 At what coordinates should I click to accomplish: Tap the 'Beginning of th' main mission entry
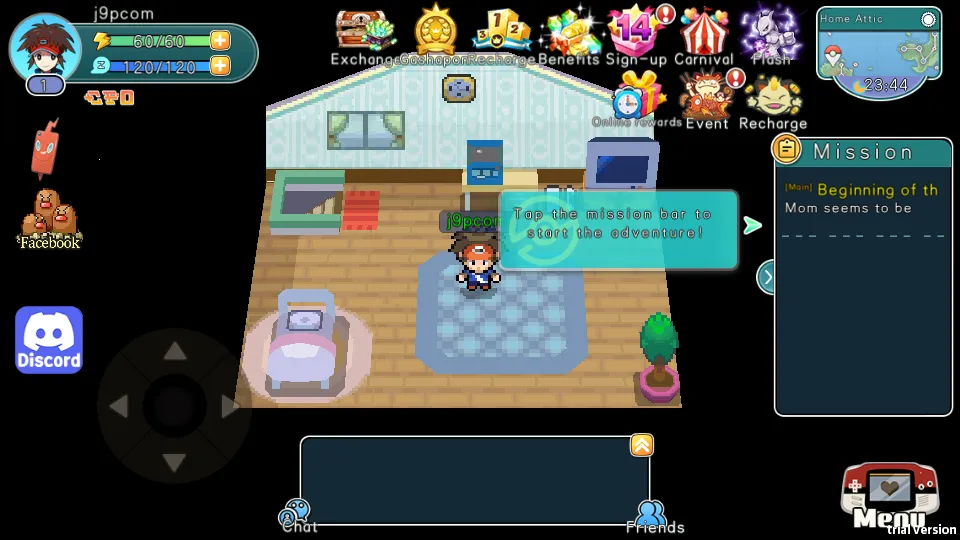[862, 190]
